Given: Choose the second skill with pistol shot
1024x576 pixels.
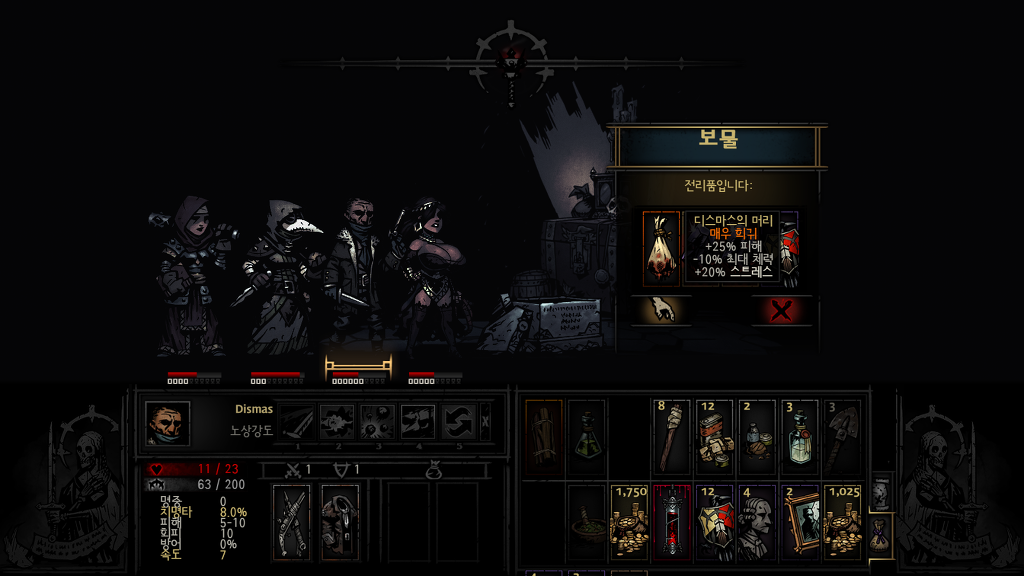Looking at the screenshot, I should pos(337,422).
